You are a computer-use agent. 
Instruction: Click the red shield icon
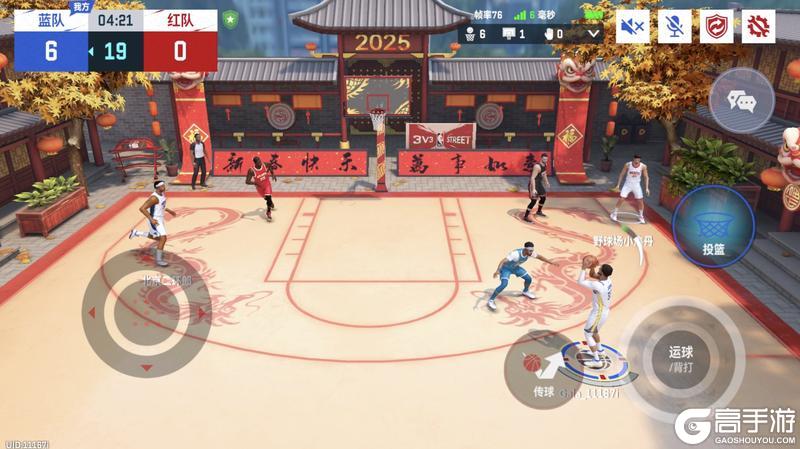(716, 27)
